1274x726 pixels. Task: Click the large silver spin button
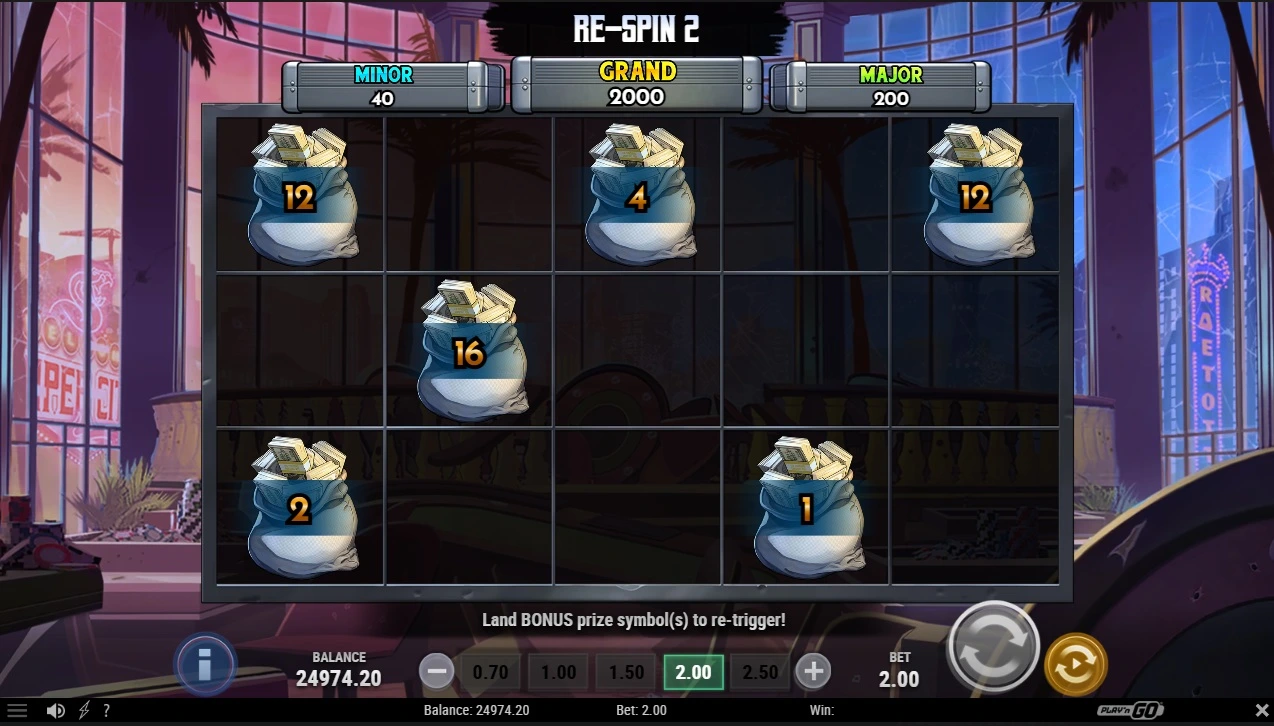coord(993,648)
